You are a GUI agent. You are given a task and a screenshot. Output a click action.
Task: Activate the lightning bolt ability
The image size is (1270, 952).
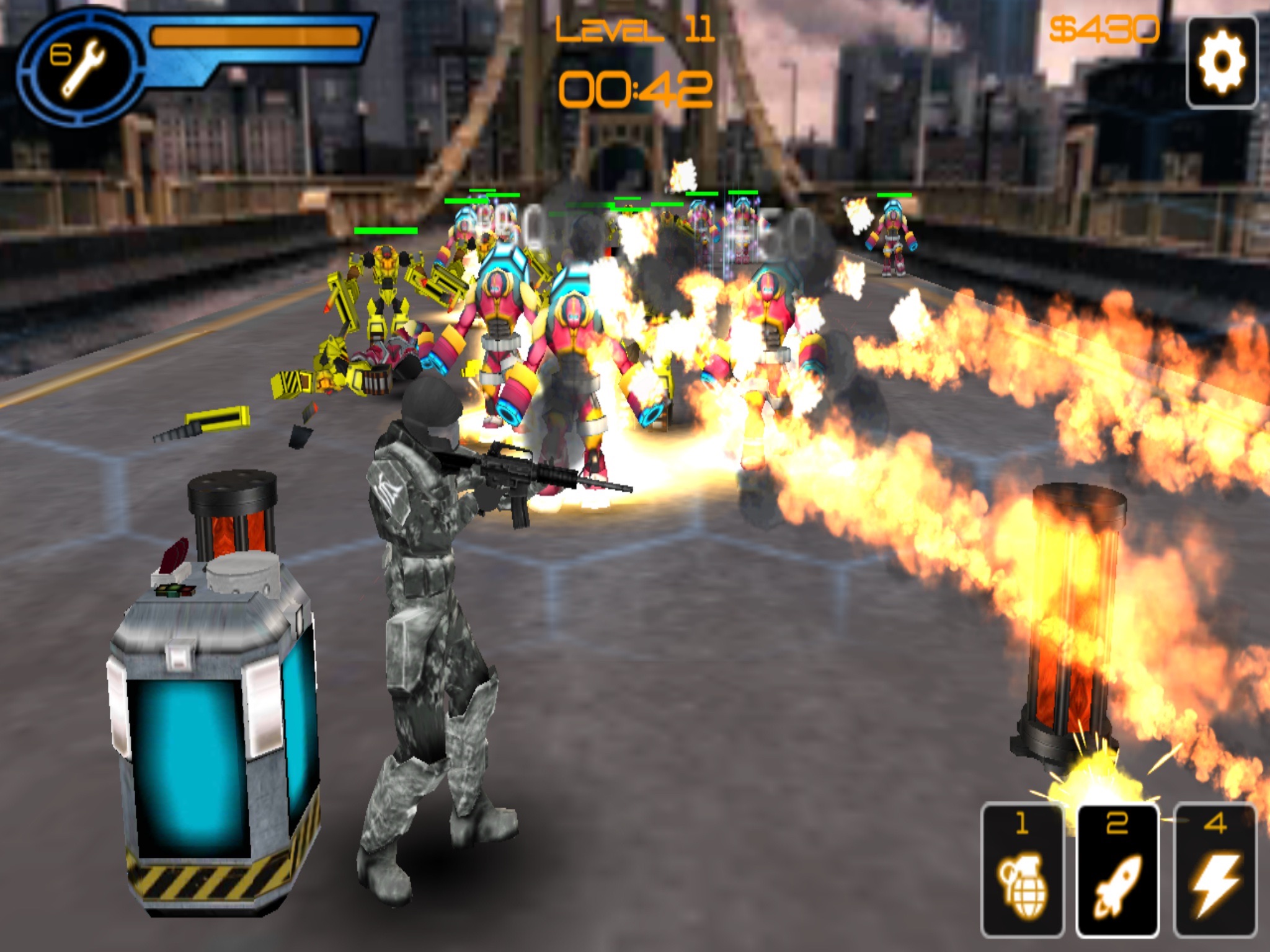point(1215,870)
